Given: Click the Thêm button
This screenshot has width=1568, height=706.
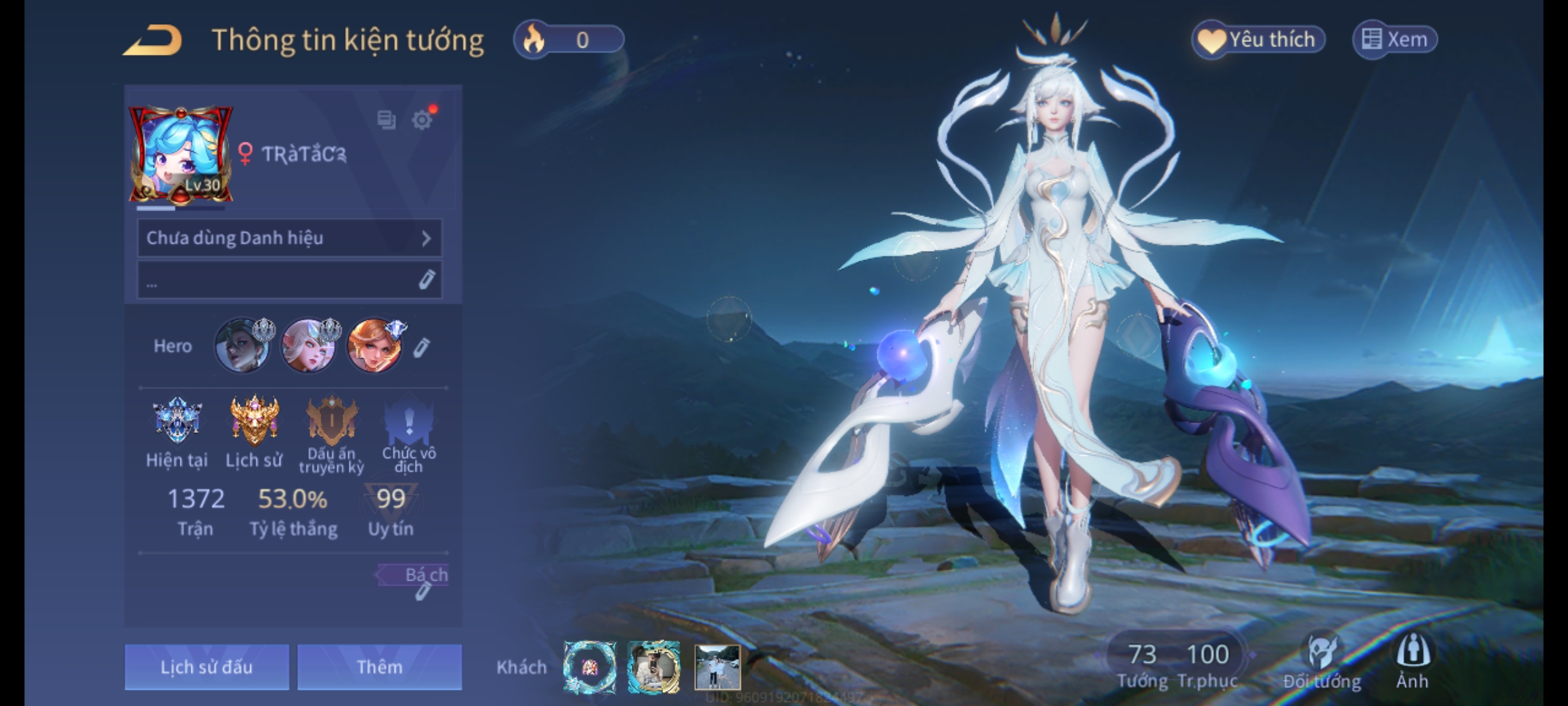Looking at the screenshot, I should pyautogui.click(x=380, y=667).
